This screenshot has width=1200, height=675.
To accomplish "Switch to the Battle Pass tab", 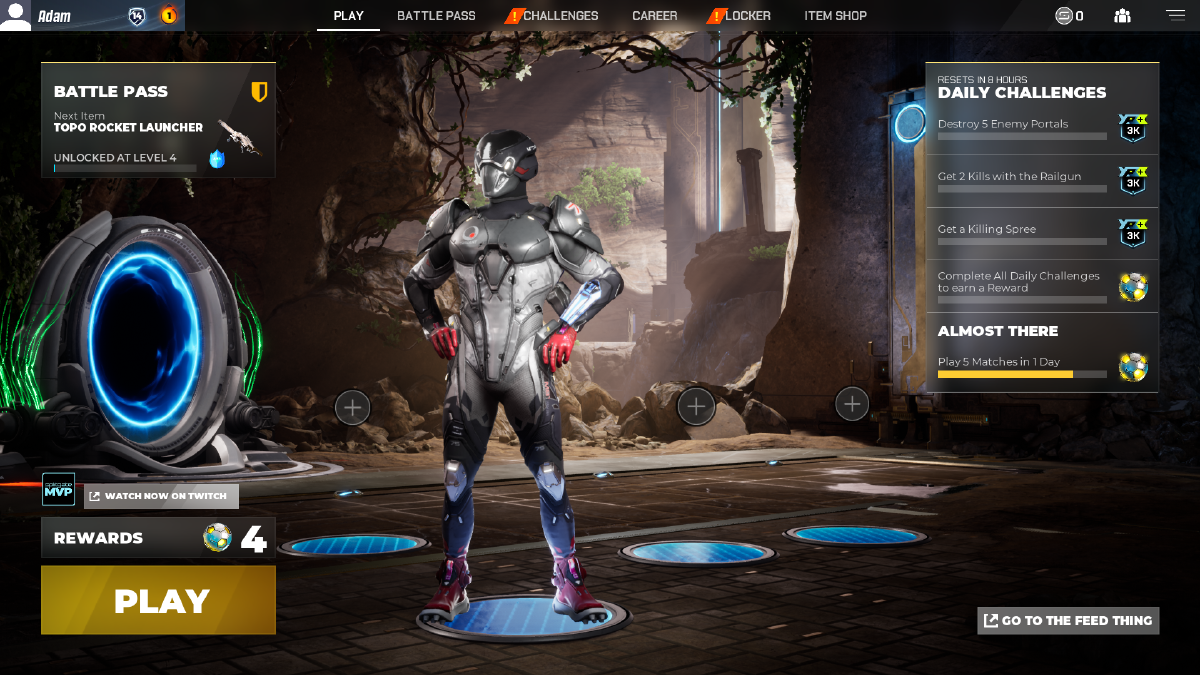I will coord(436,16).
